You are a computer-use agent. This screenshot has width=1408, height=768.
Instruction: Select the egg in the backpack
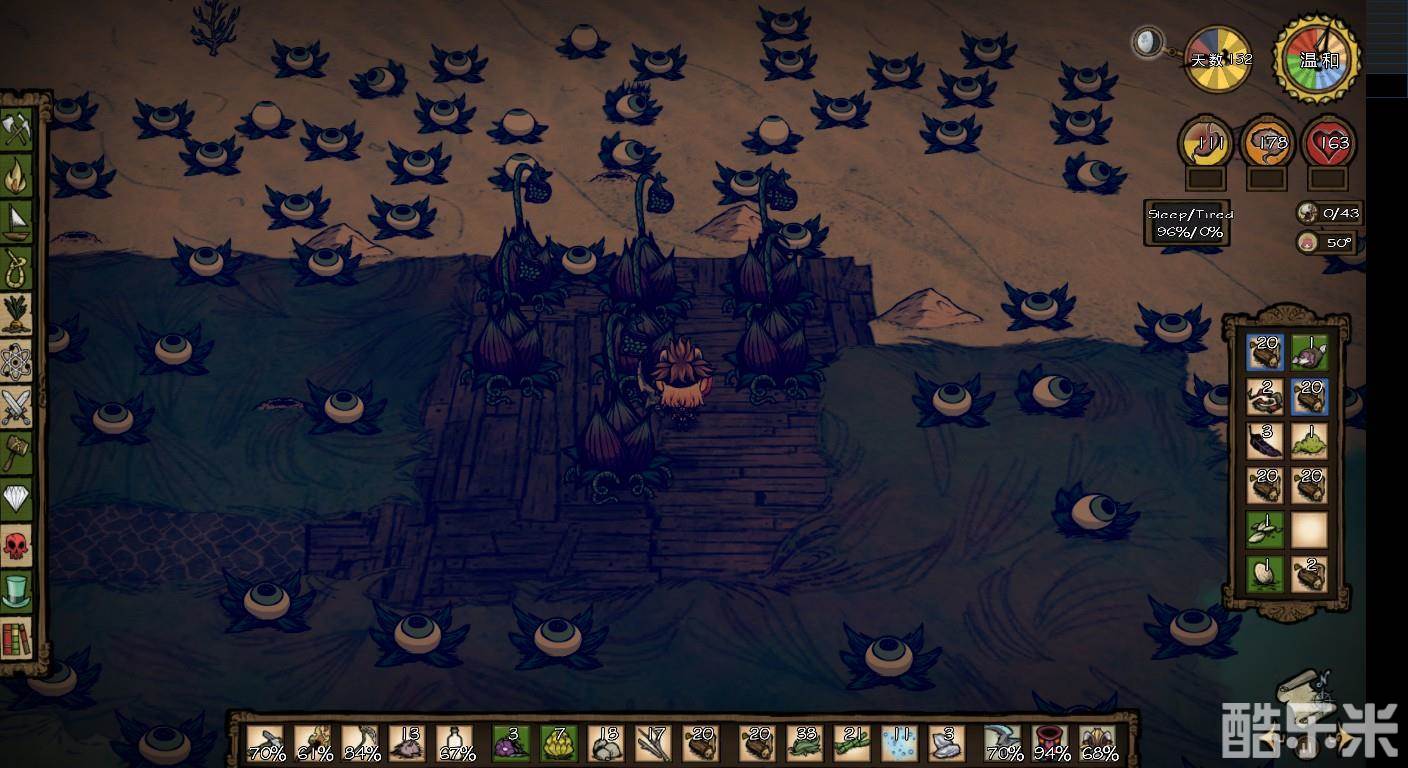coord(1265,574)
